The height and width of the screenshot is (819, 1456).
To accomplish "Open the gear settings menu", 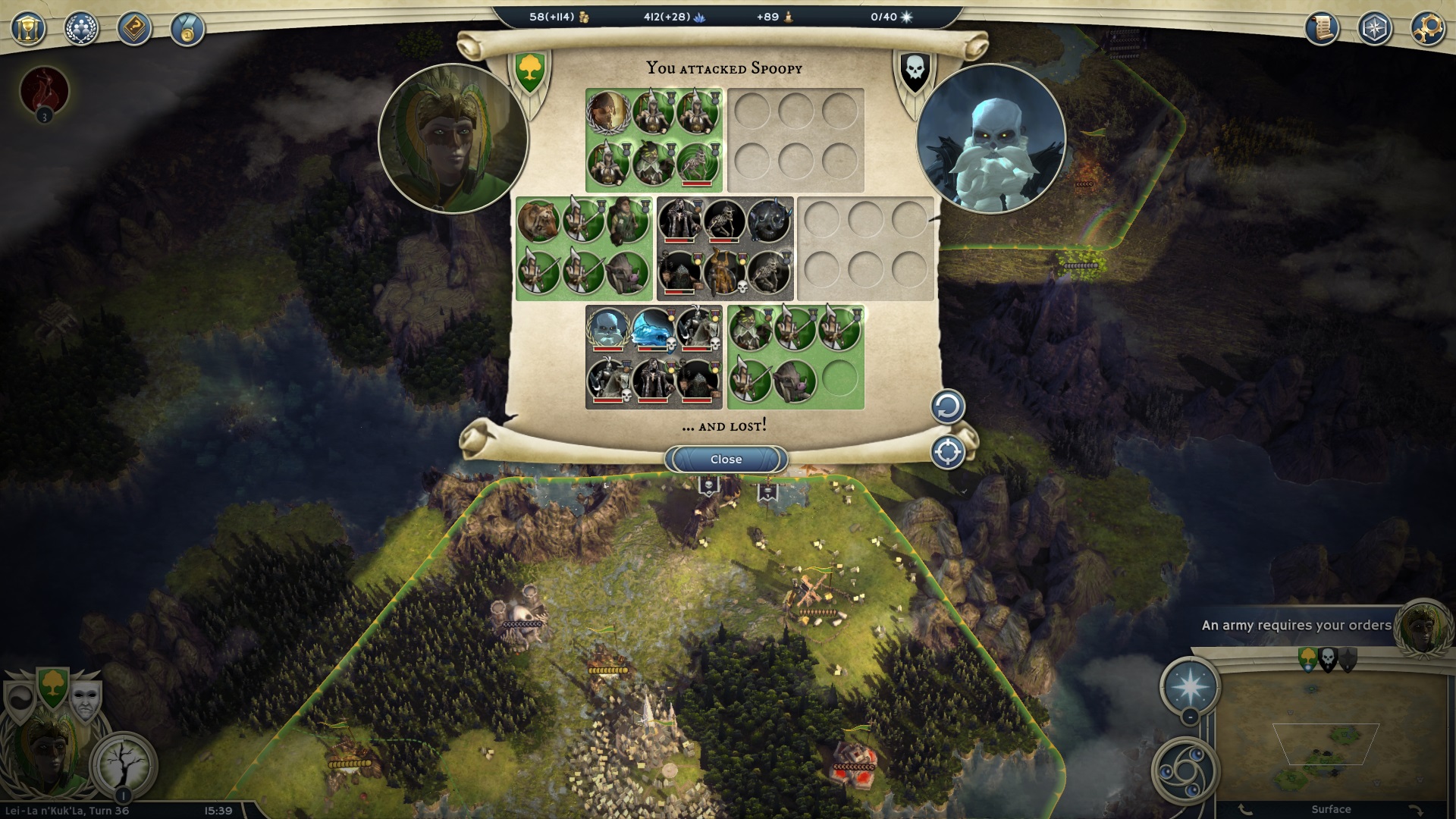I will click(x=1427, y=29).
